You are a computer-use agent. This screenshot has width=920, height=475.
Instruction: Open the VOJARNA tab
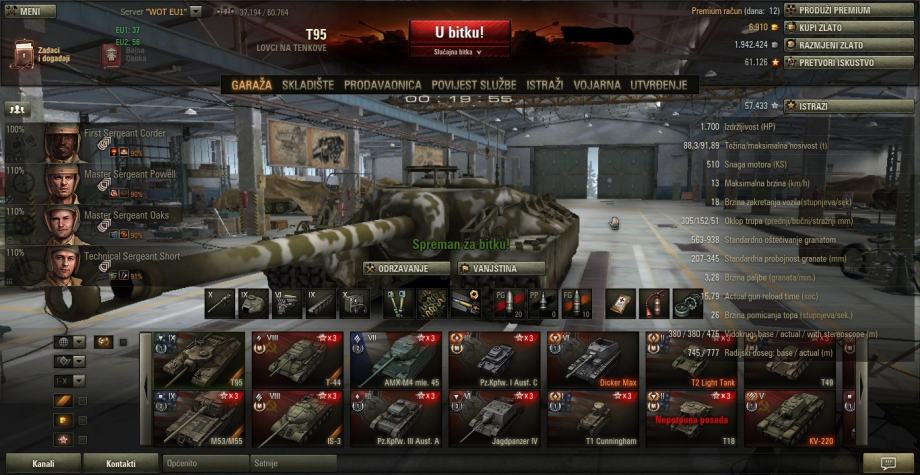(x=597, y=85)
